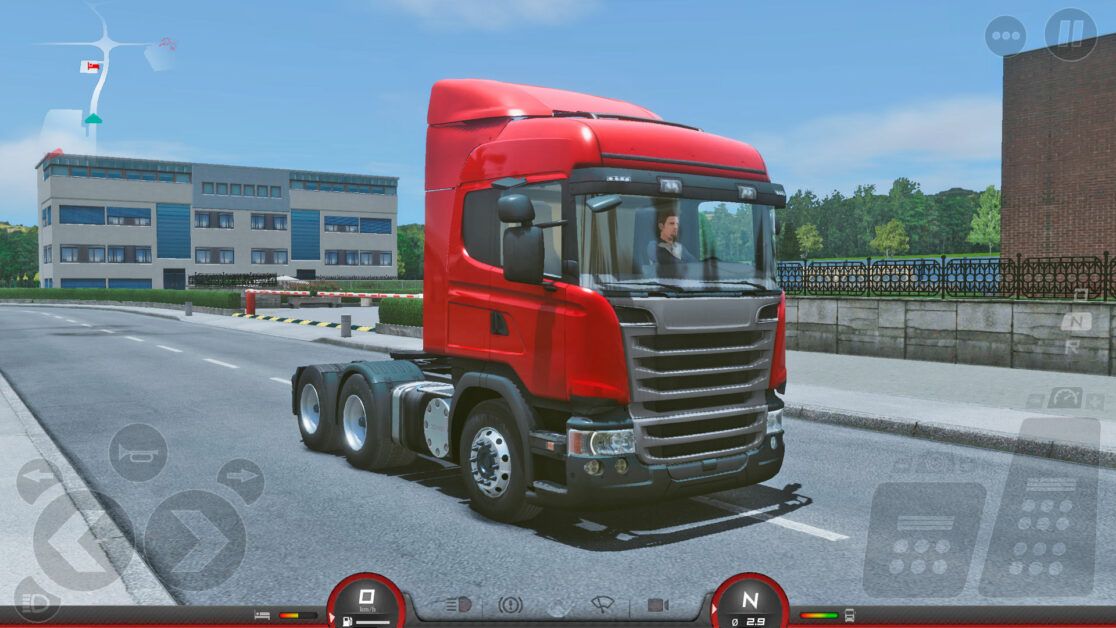Viewport: 1116px width, 628px height.
Task: Toggle the headlights button in bottom-left corner
Action: tap(36, 598)
